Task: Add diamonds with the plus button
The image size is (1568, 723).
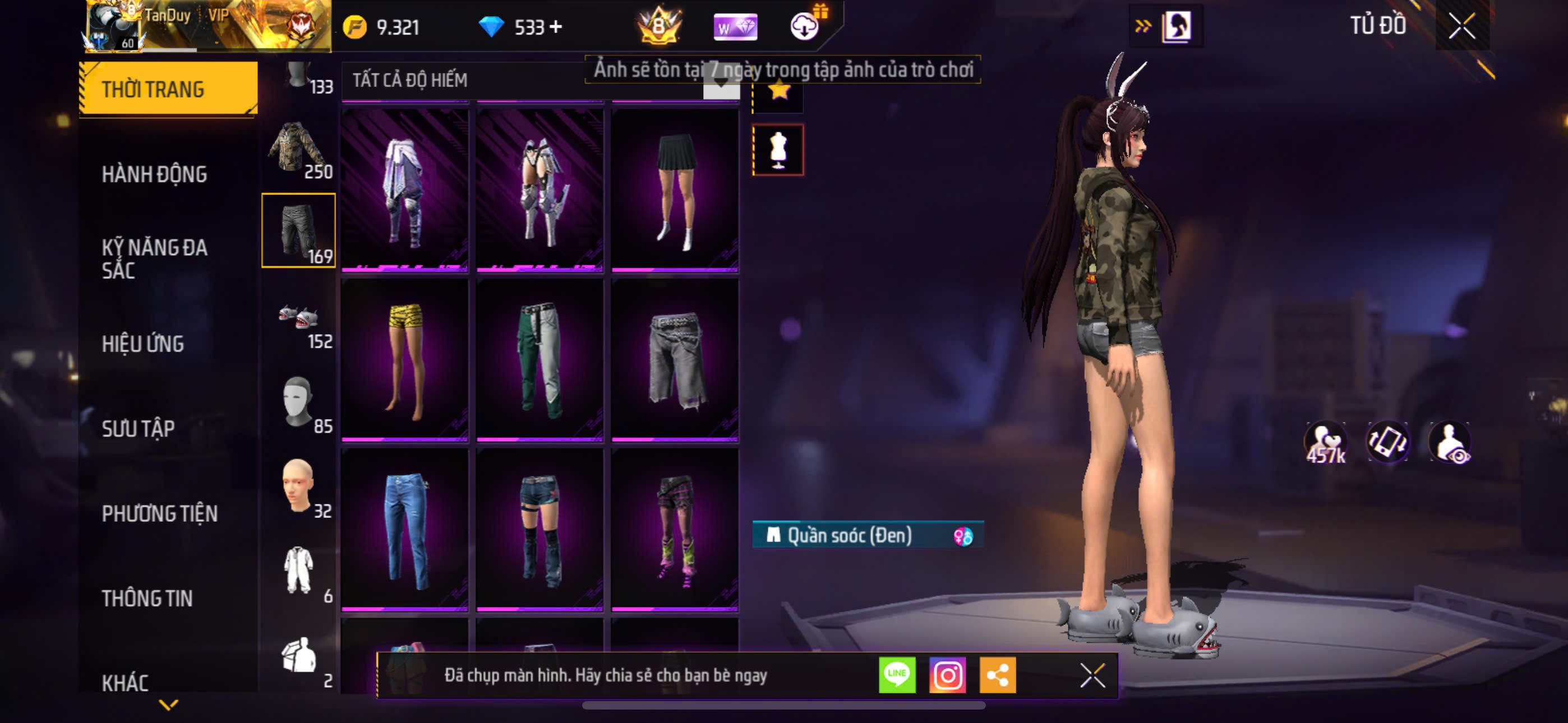Action: (x=556, y=27)
